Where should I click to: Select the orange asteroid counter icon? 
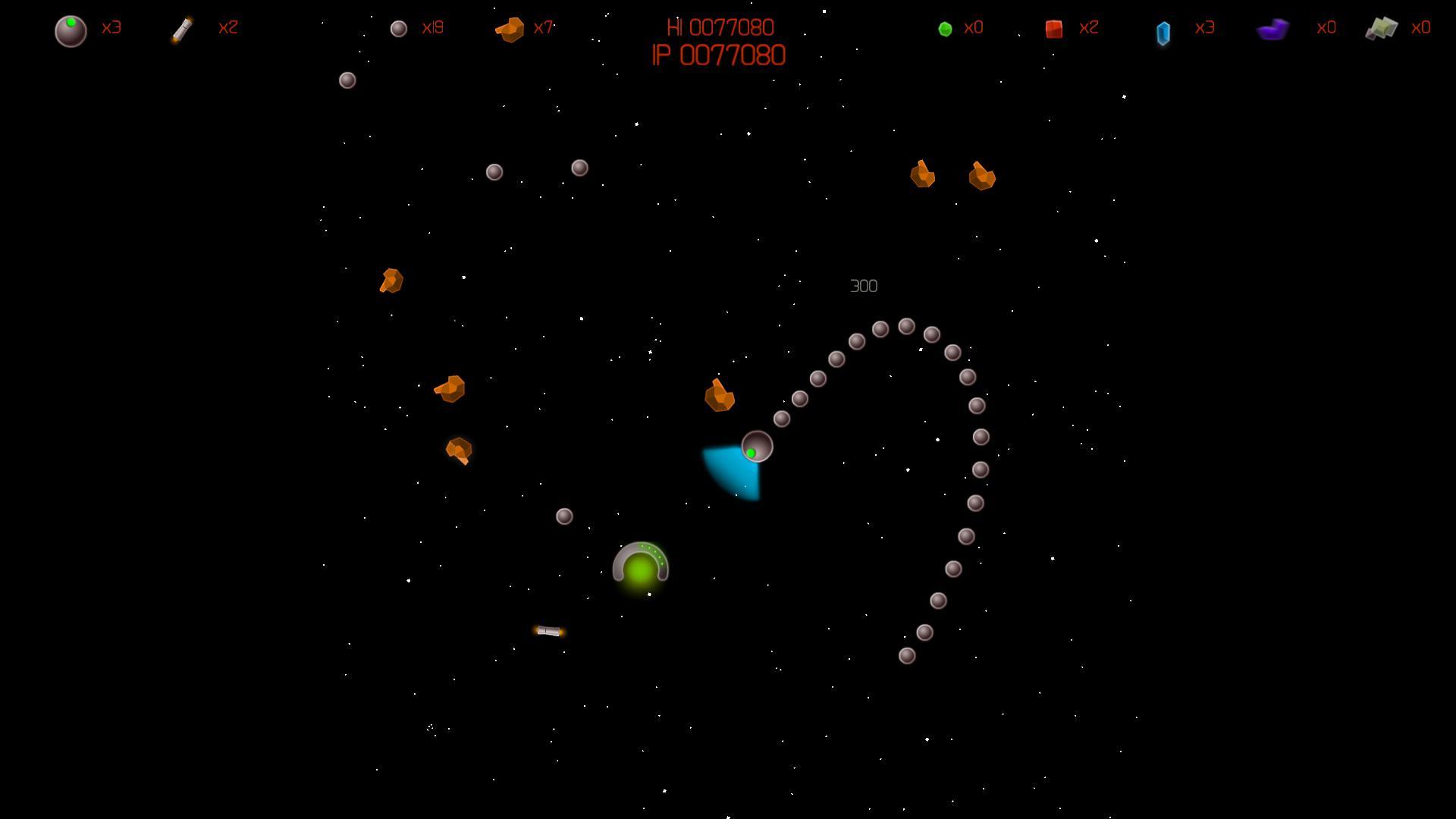pyautogui.click(x=510, y=30)
